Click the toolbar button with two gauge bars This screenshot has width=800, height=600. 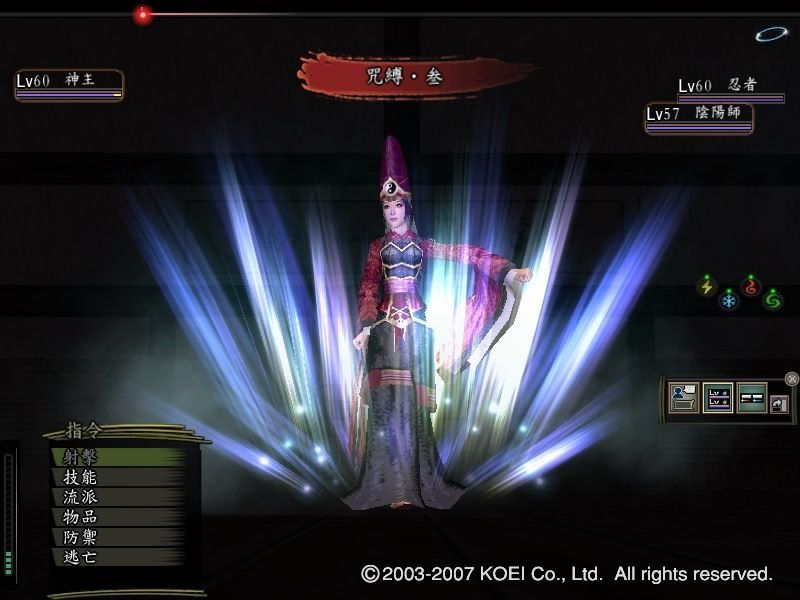pos(751,398)
